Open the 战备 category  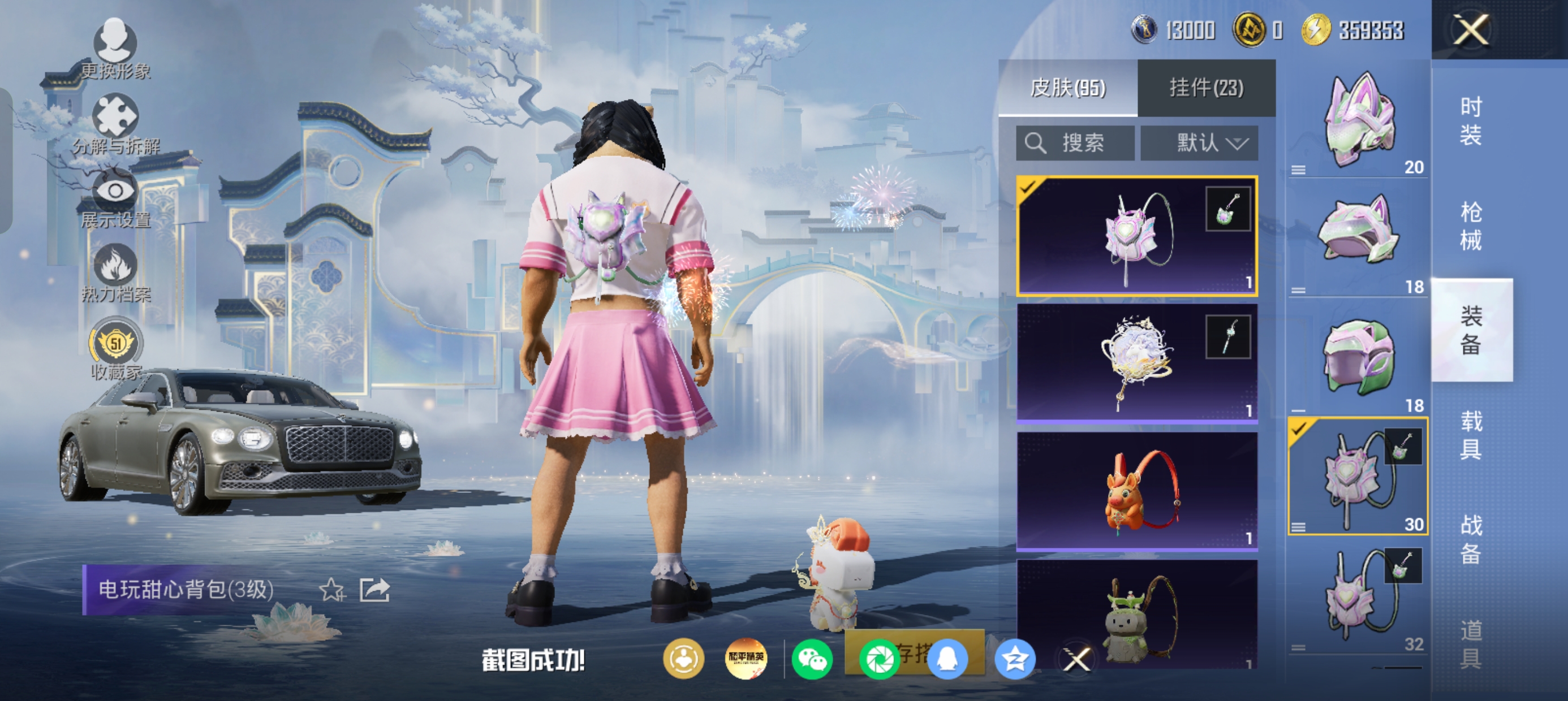[x=1471, y=539]
